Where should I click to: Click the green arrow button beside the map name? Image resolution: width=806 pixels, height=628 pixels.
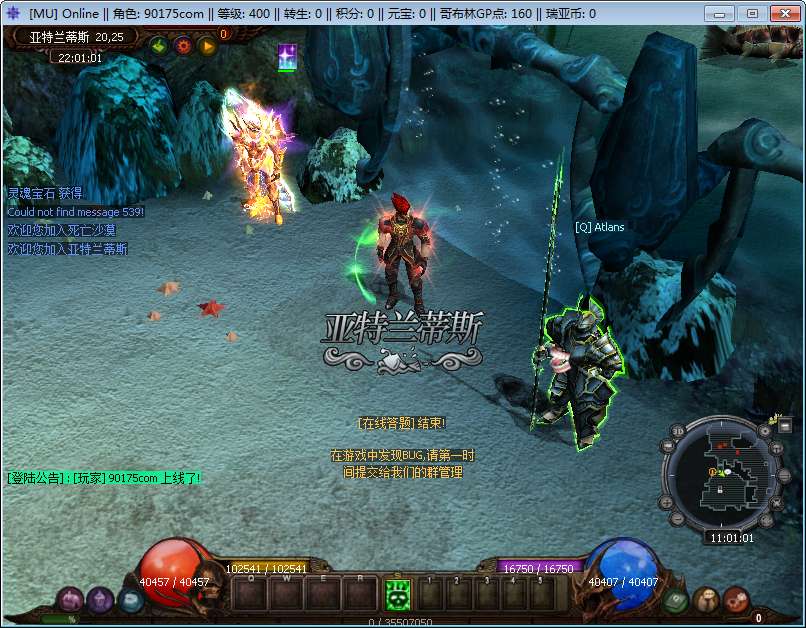(159, 45)
